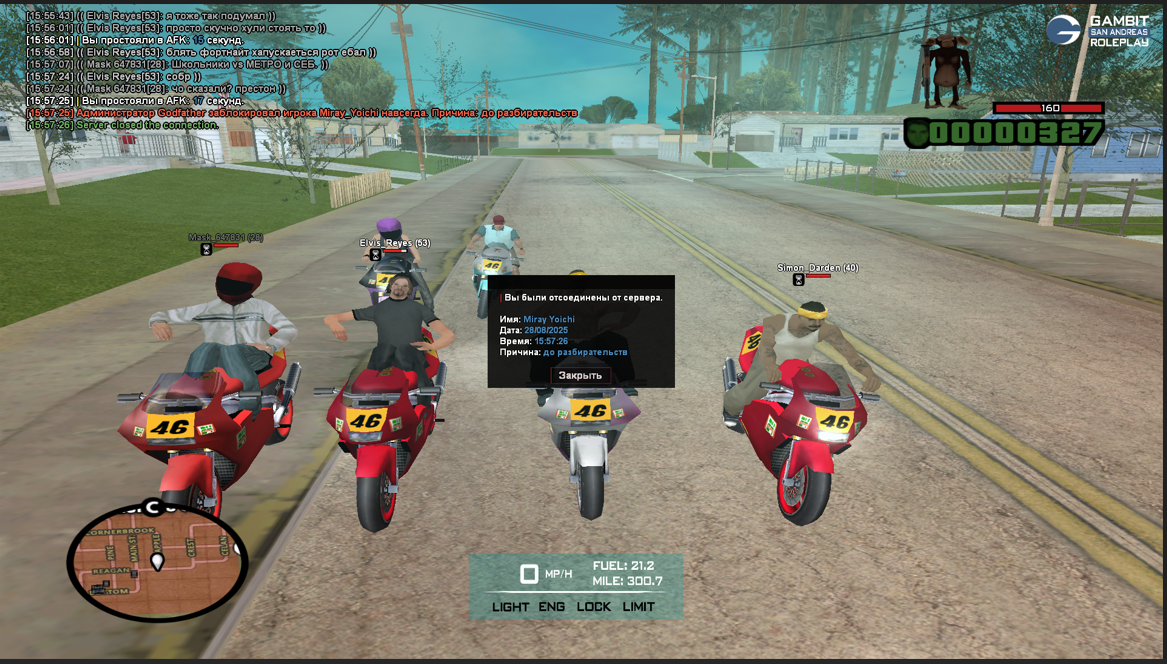Toggle the ENG engine indicator
Image resolution: width=1167 pixels, height=664 pixels.
[552, 607]
